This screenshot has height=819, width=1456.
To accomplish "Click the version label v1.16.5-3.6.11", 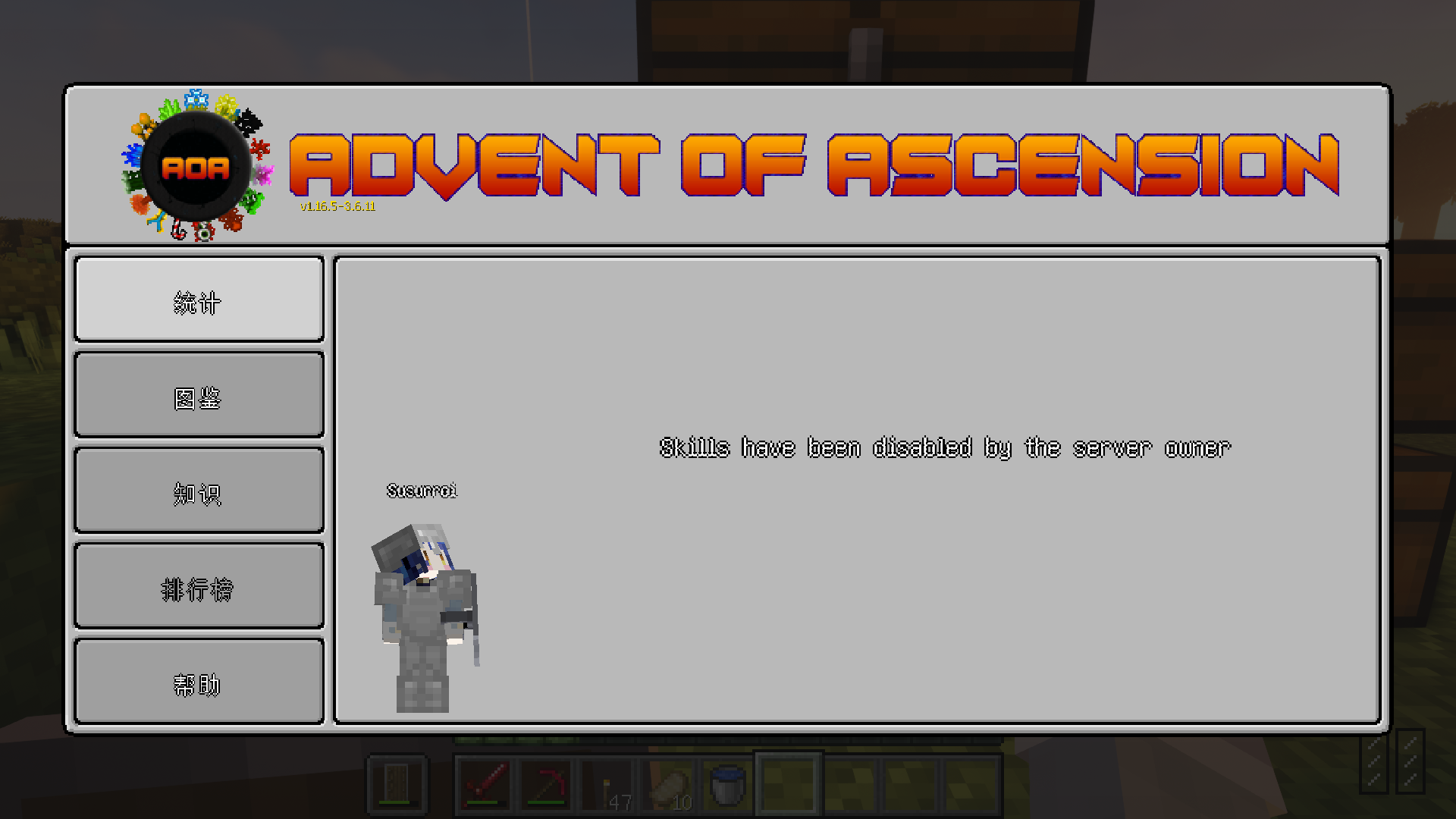I will (x=336, y=206).
